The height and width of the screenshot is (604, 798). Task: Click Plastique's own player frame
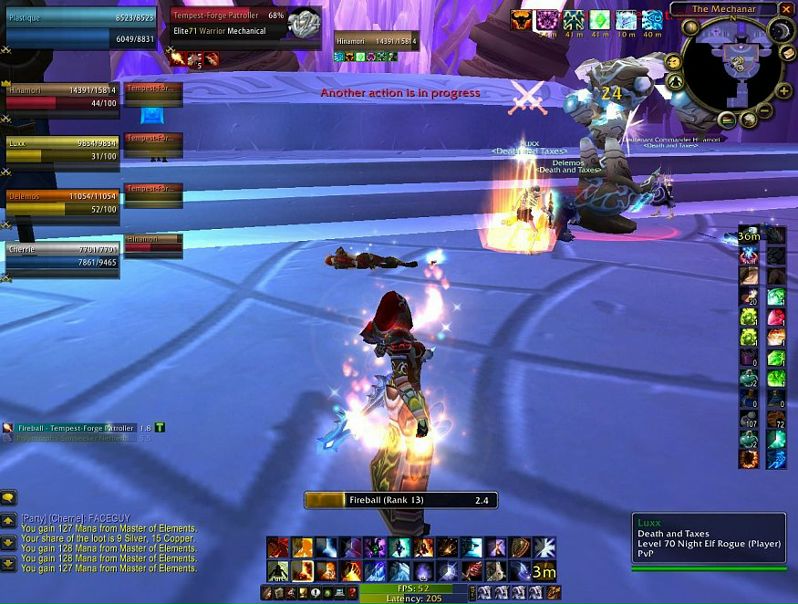pyautogui.click(x=80, y=26)
